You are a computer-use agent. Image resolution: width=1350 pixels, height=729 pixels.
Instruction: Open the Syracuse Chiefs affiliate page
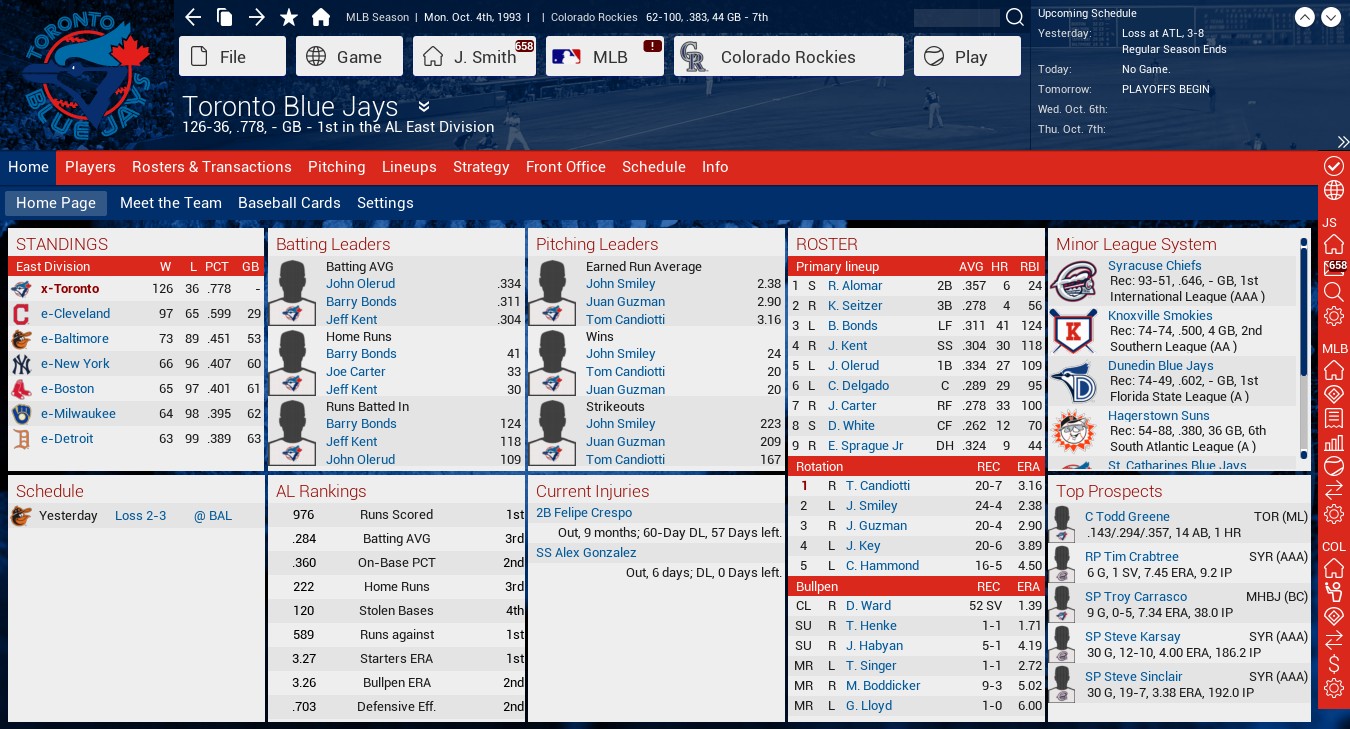[x=1154, y=266]
